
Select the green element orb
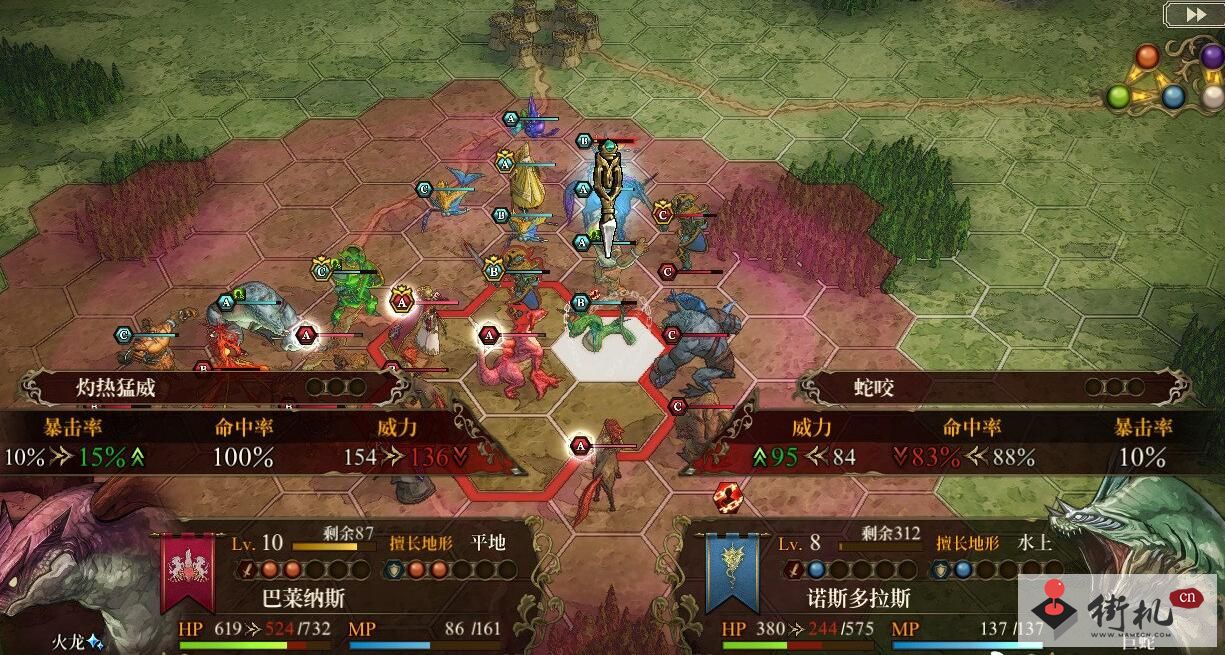[x=1119, y=97]
